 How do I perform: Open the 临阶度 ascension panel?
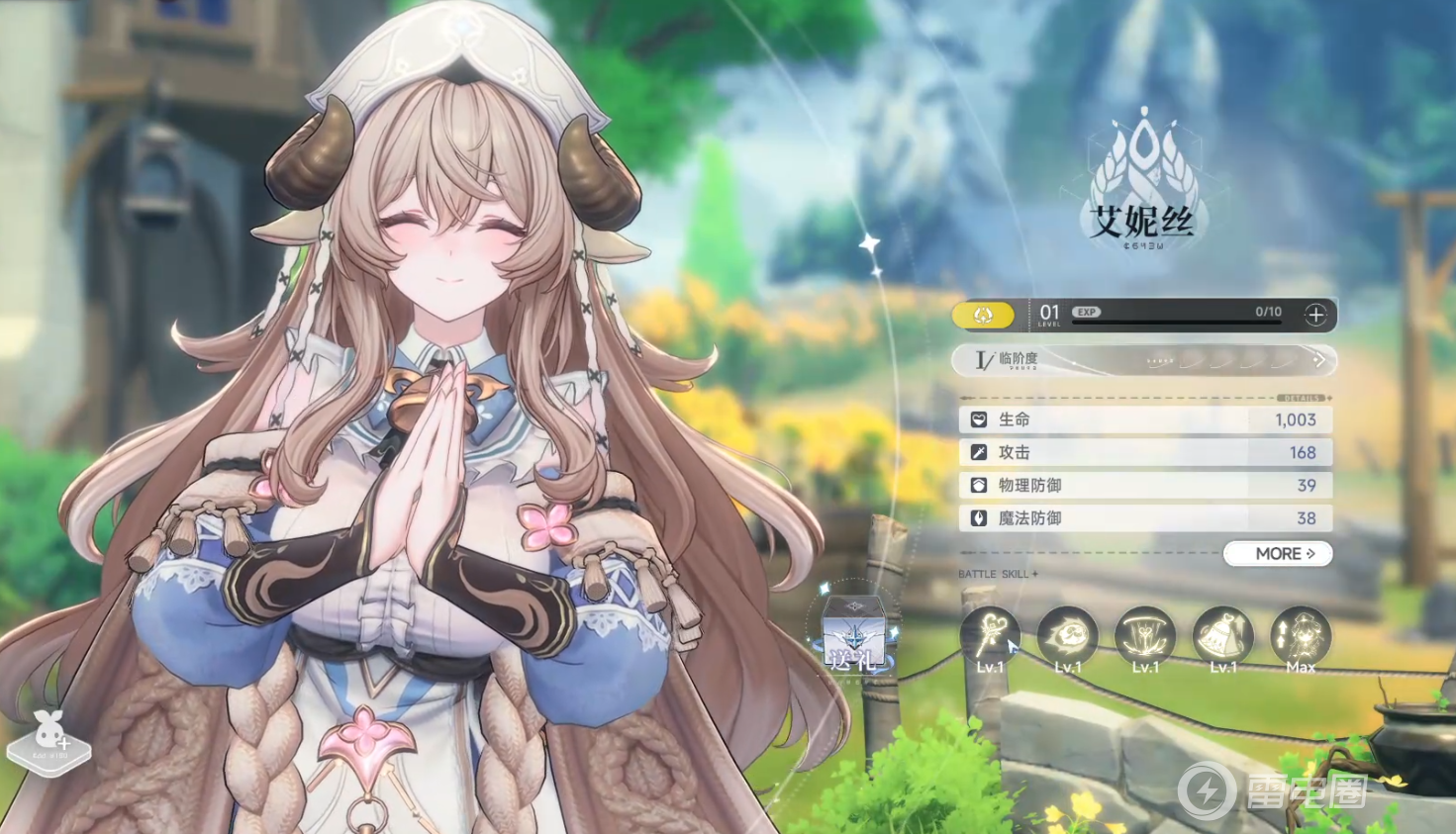1143,360
